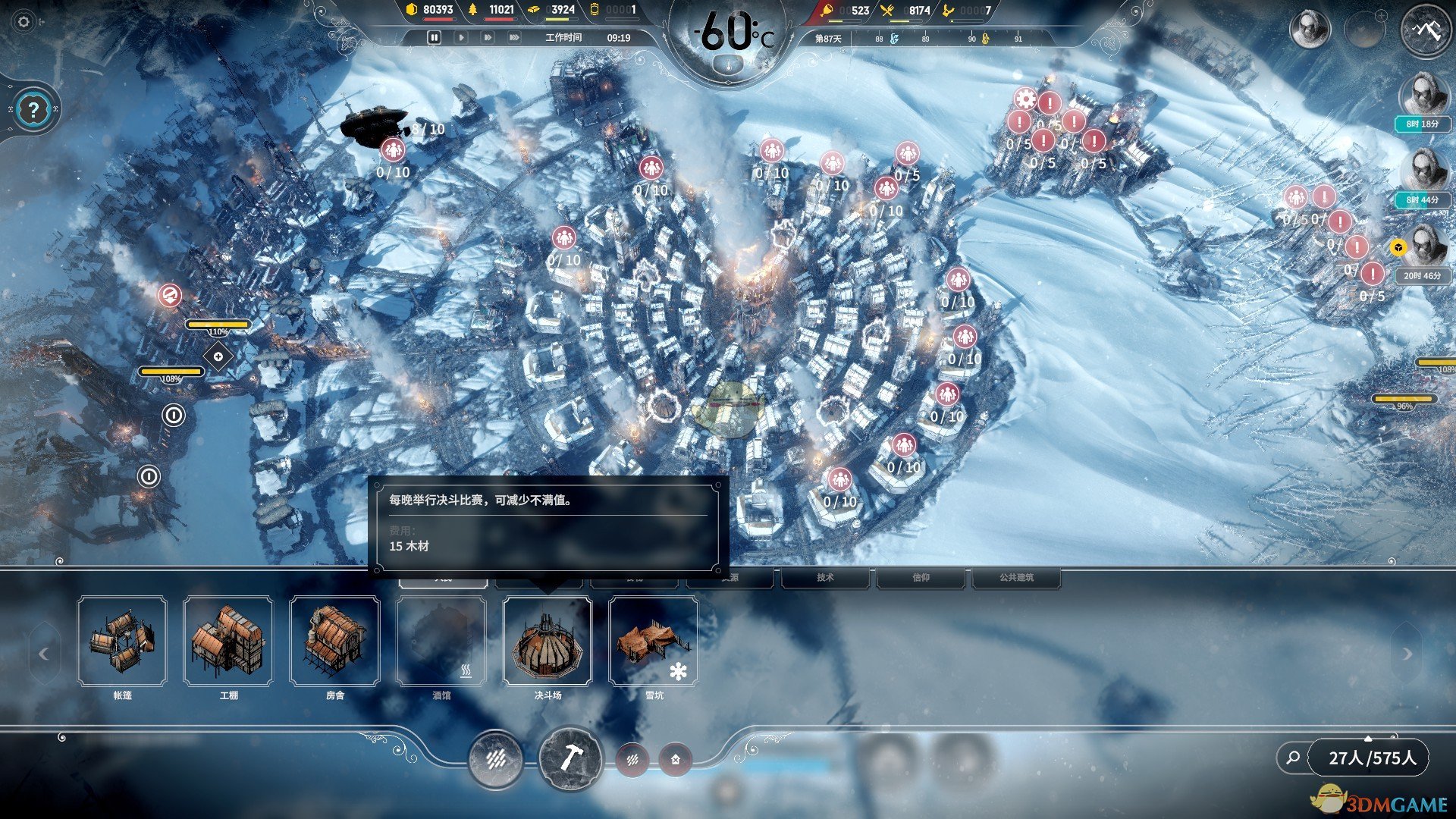Set game speed to triple fast-forward

(x=514, y=37)
